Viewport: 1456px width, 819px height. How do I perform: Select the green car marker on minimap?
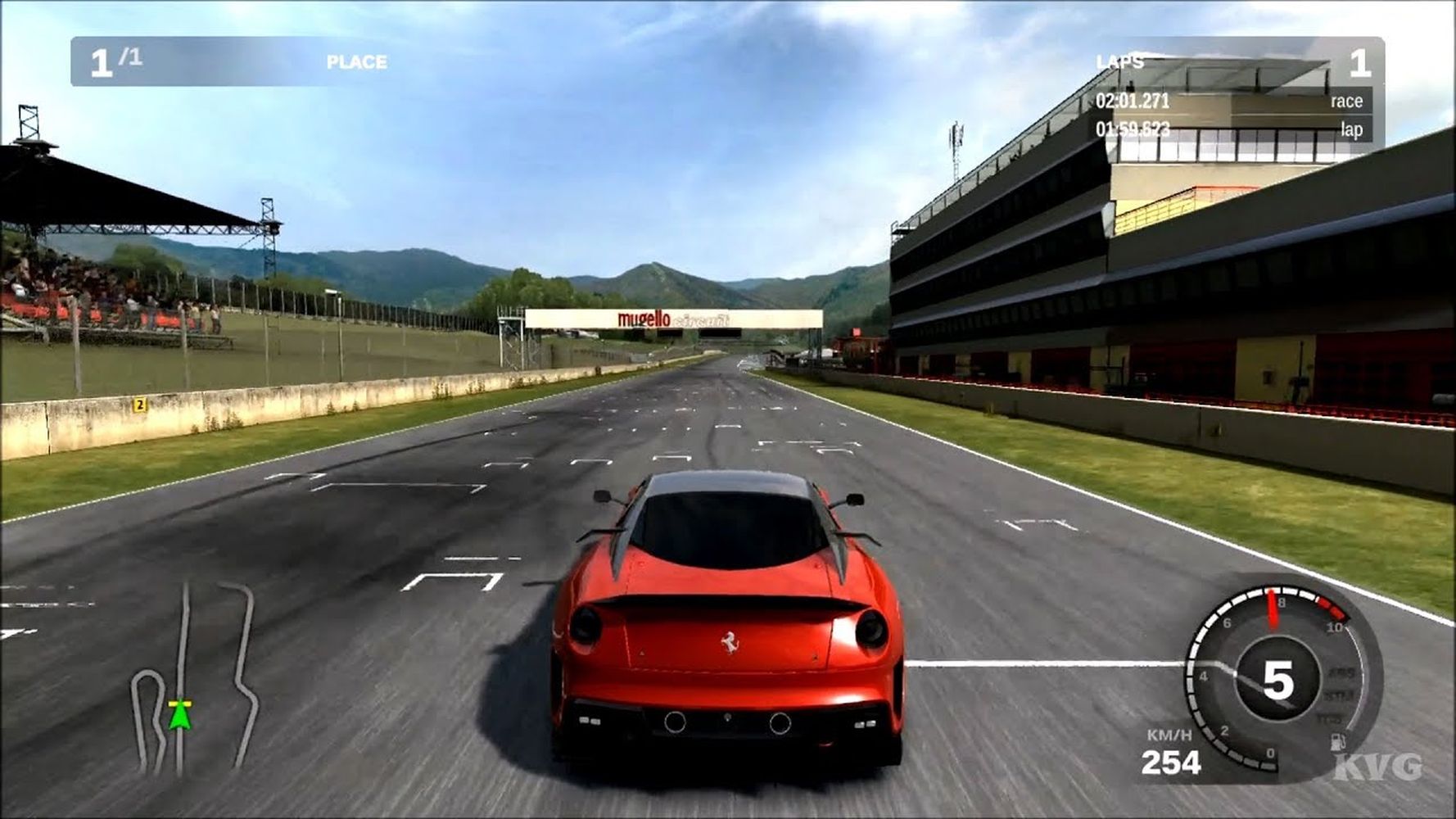pyautogui.click(x=179, y=715)
